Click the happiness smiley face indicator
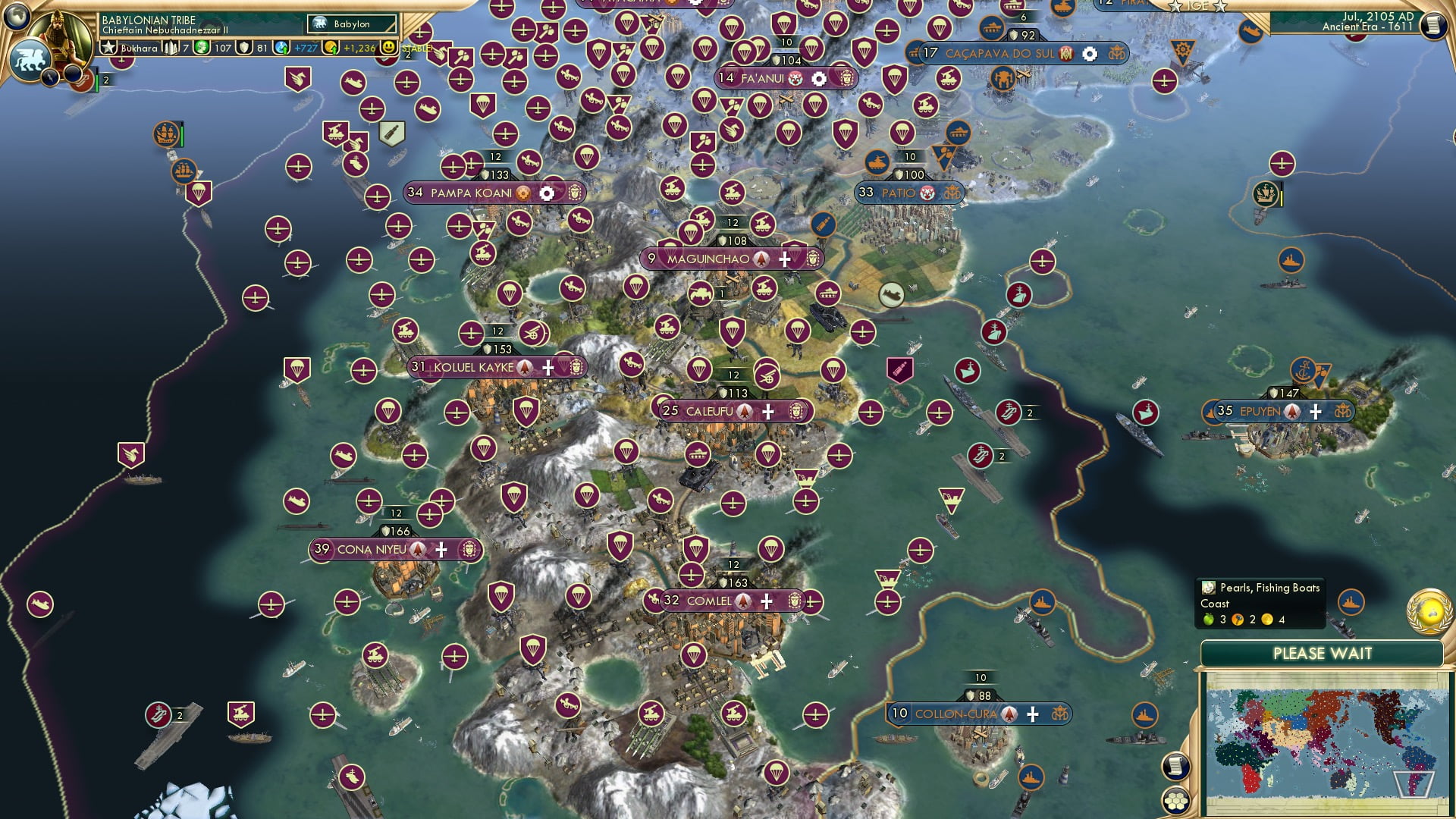 click(388, 48)
